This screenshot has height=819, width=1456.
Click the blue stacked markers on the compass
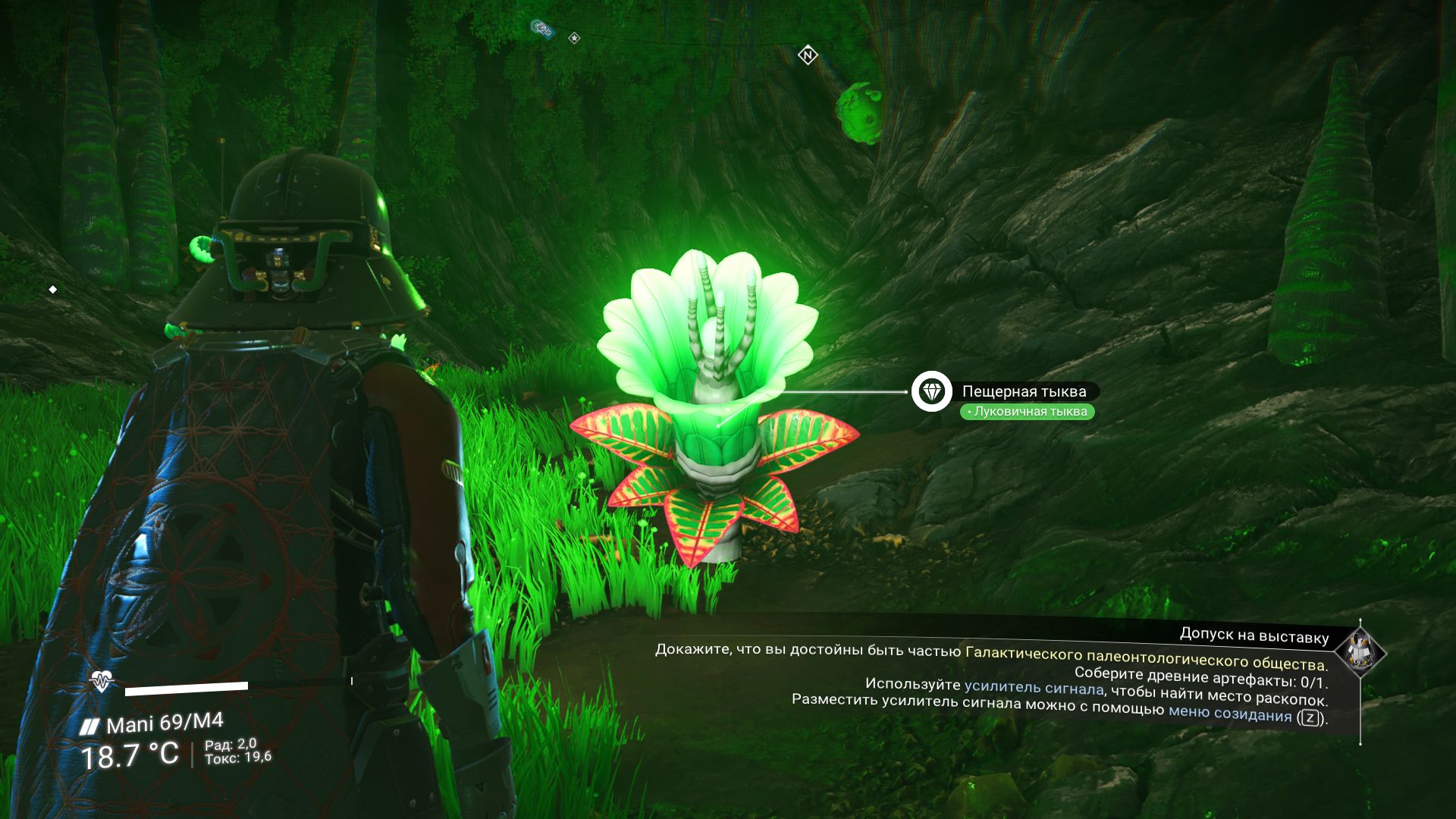point(541,29)
